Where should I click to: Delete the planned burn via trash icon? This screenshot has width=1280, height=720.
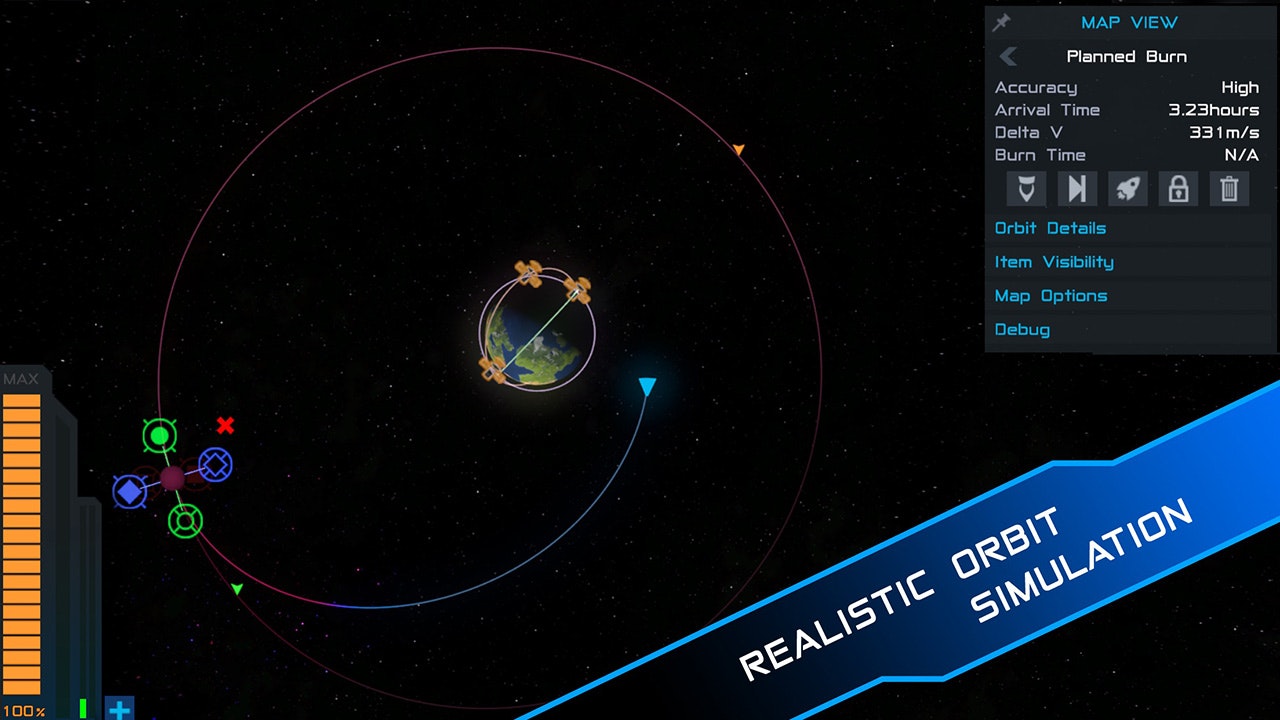(x=1229, y=189)
